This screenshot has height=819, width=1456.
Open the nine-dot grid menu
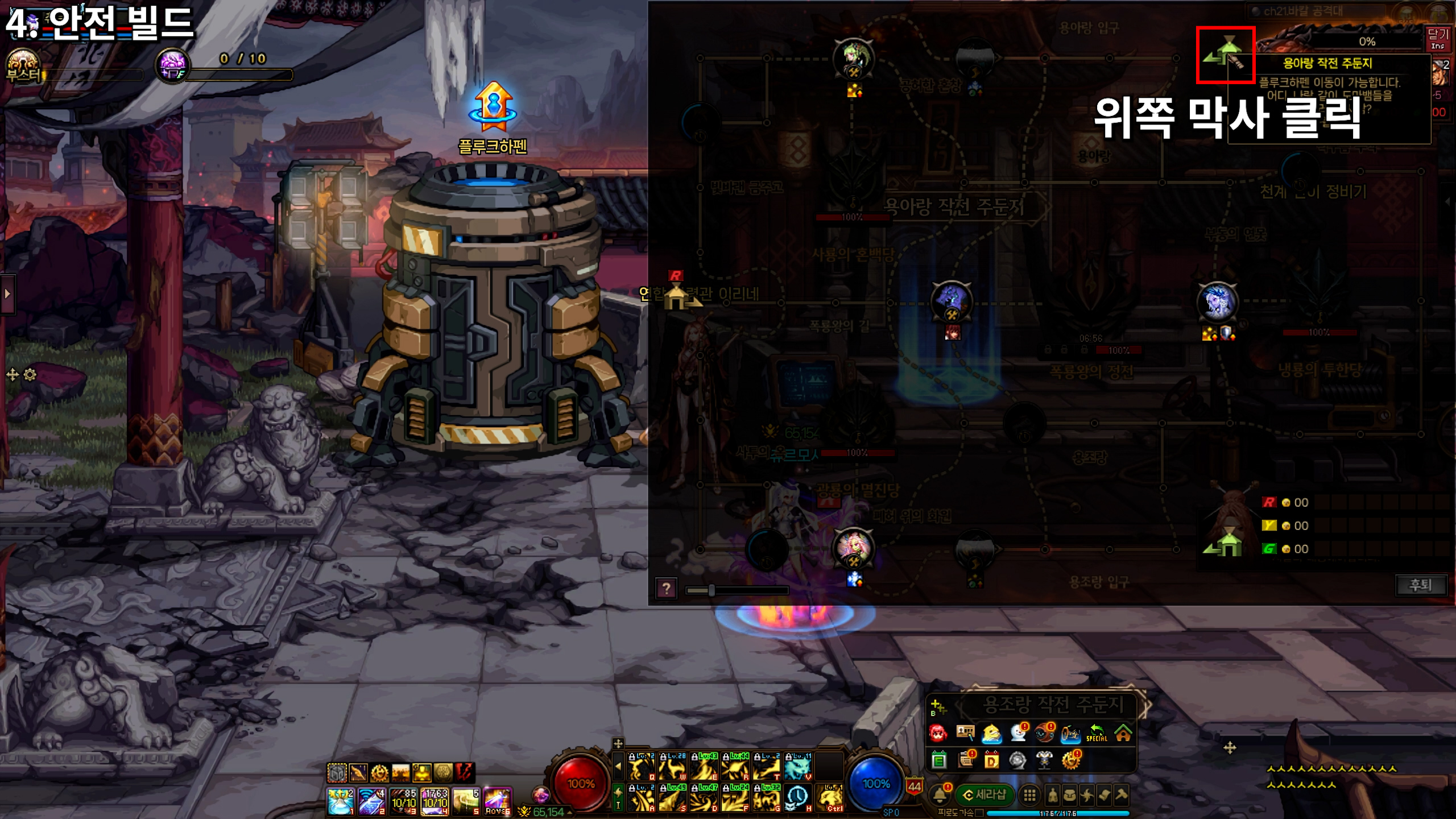click(1029, 795)
